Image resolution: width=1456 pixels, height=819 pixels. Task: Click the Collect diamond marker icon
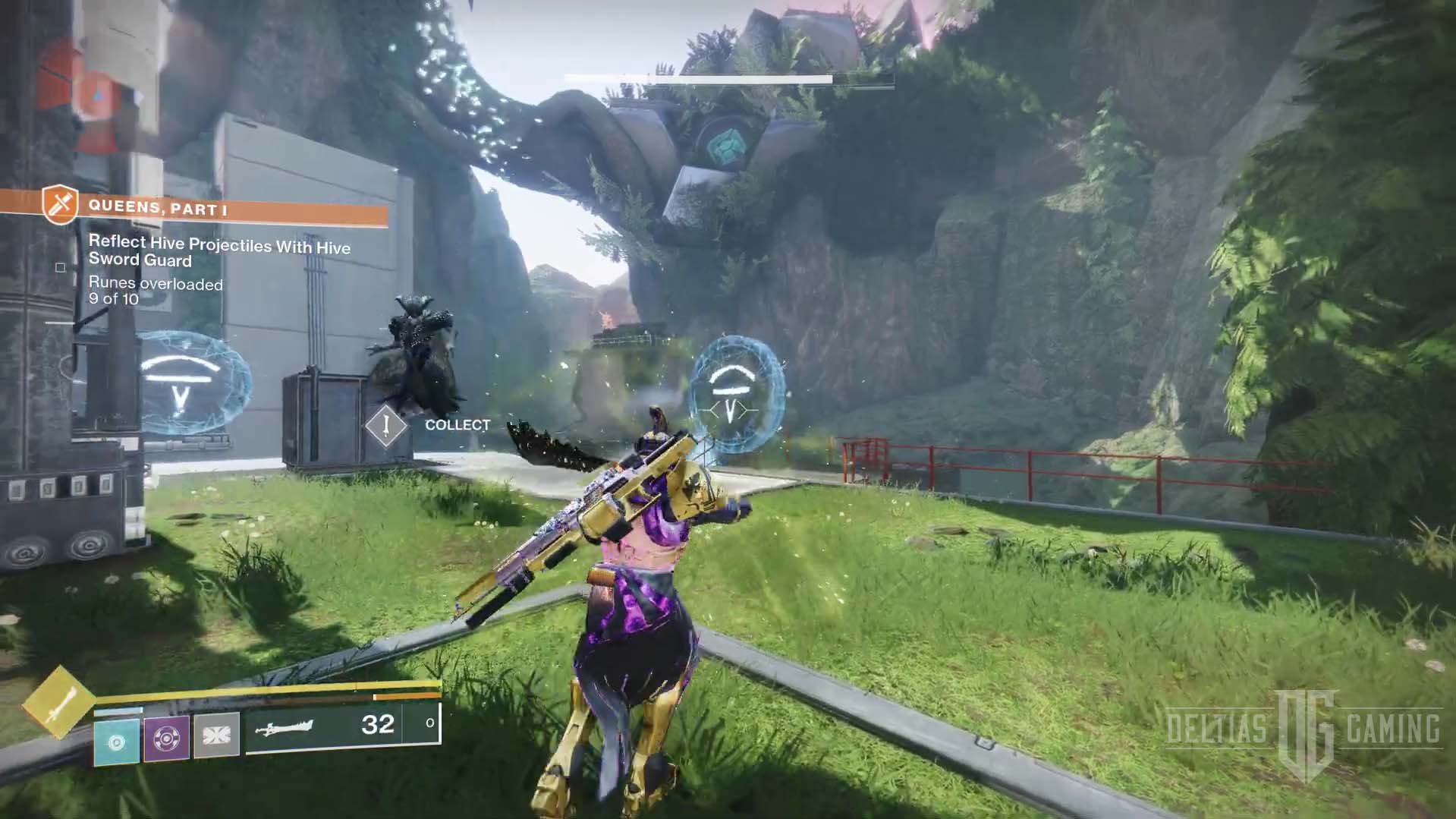(386, 426)
